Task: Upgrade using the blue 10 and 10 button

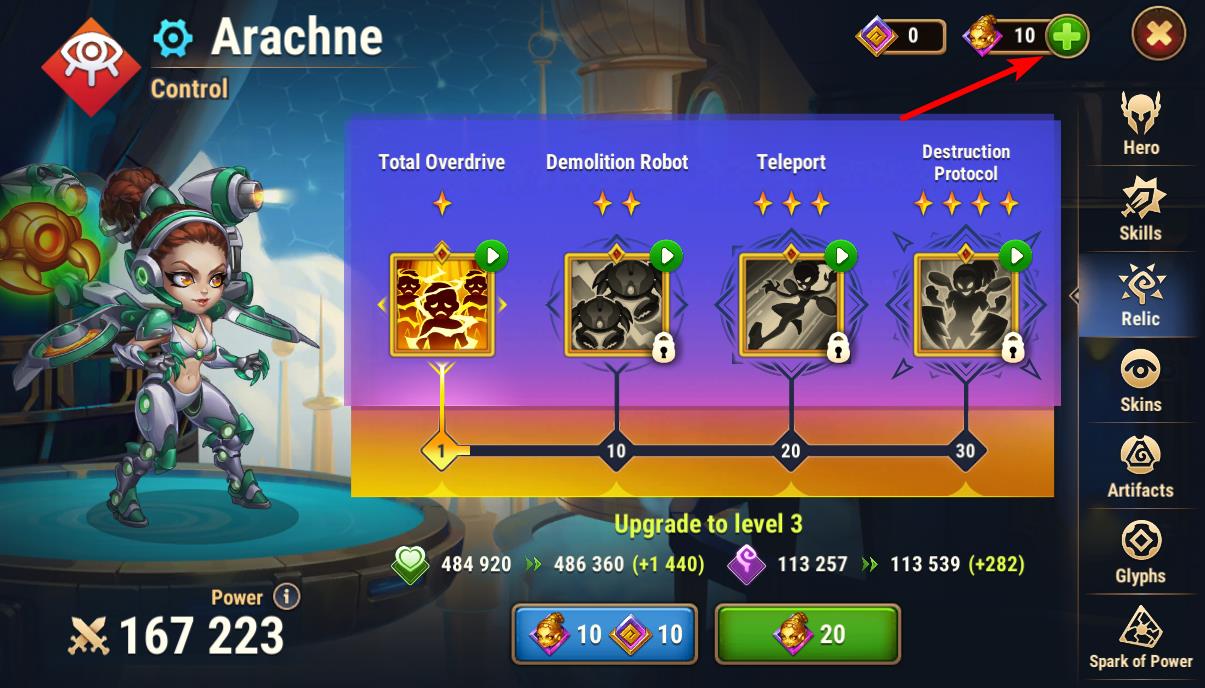Action: click(603, 634)
